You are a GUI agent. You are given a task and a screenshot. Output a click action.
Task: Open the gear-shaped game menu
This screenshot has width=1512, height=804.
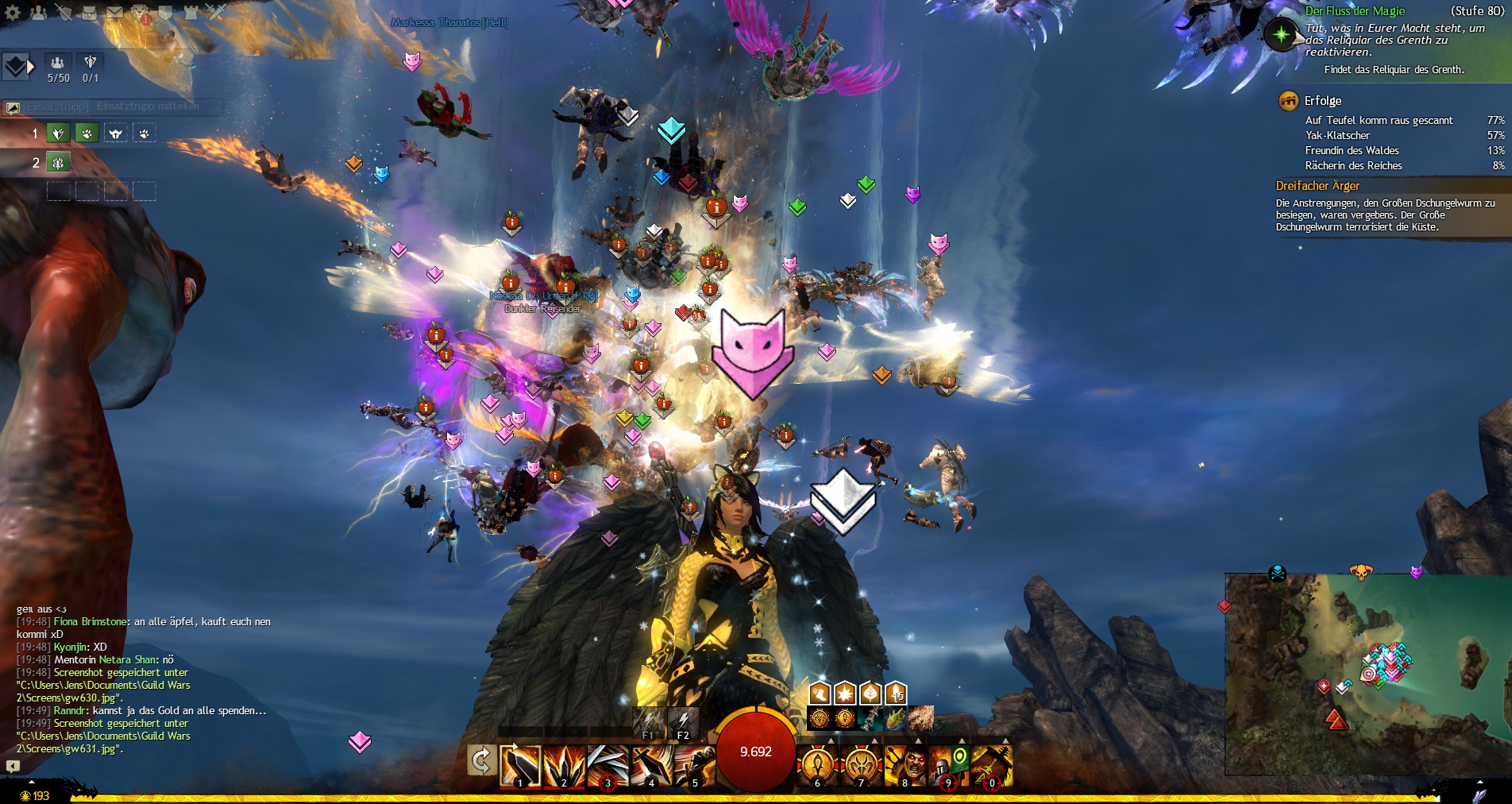[13, 12]
